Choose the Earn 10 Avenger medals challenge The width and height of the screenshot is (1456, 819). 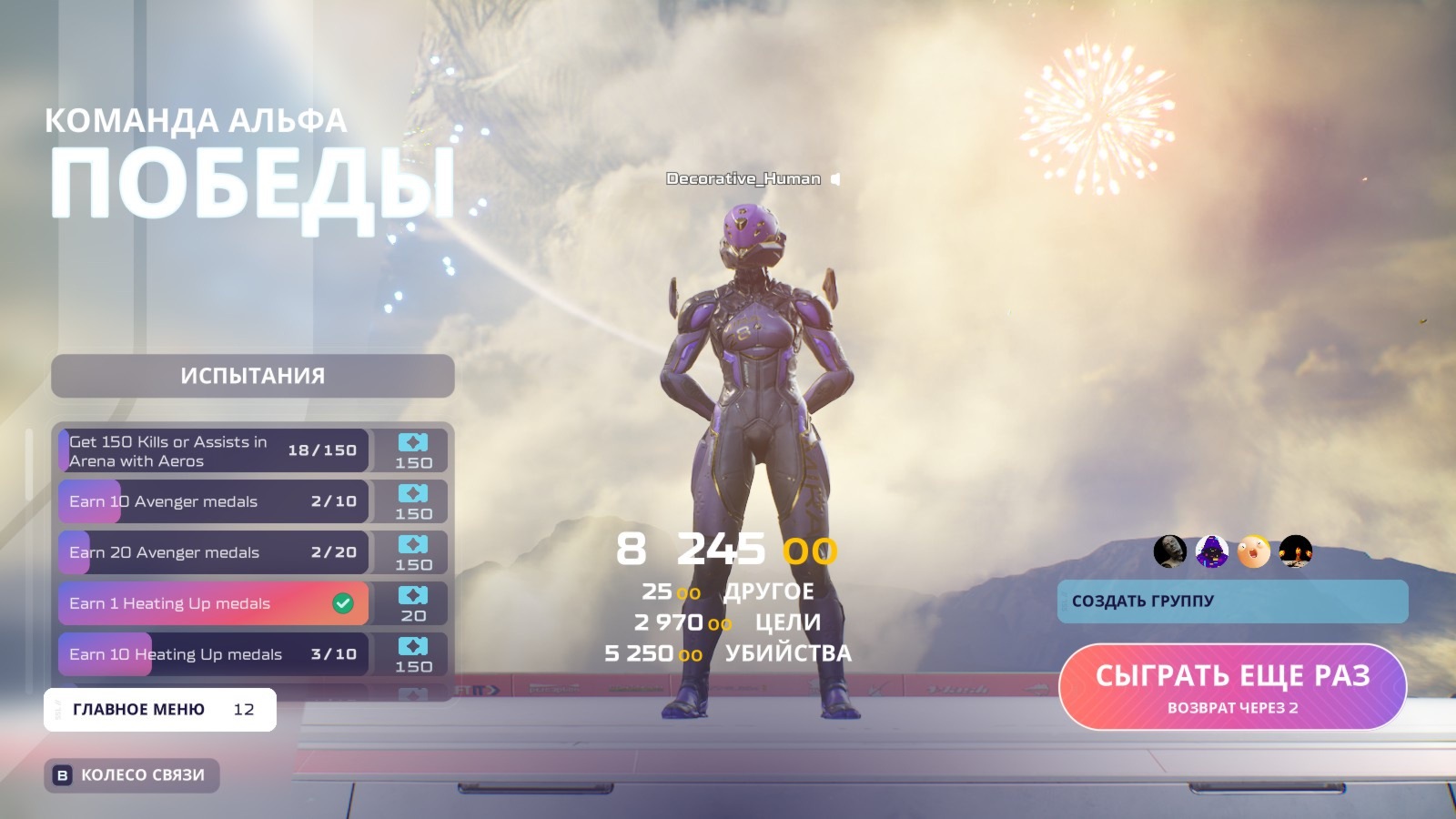point(214,501)
